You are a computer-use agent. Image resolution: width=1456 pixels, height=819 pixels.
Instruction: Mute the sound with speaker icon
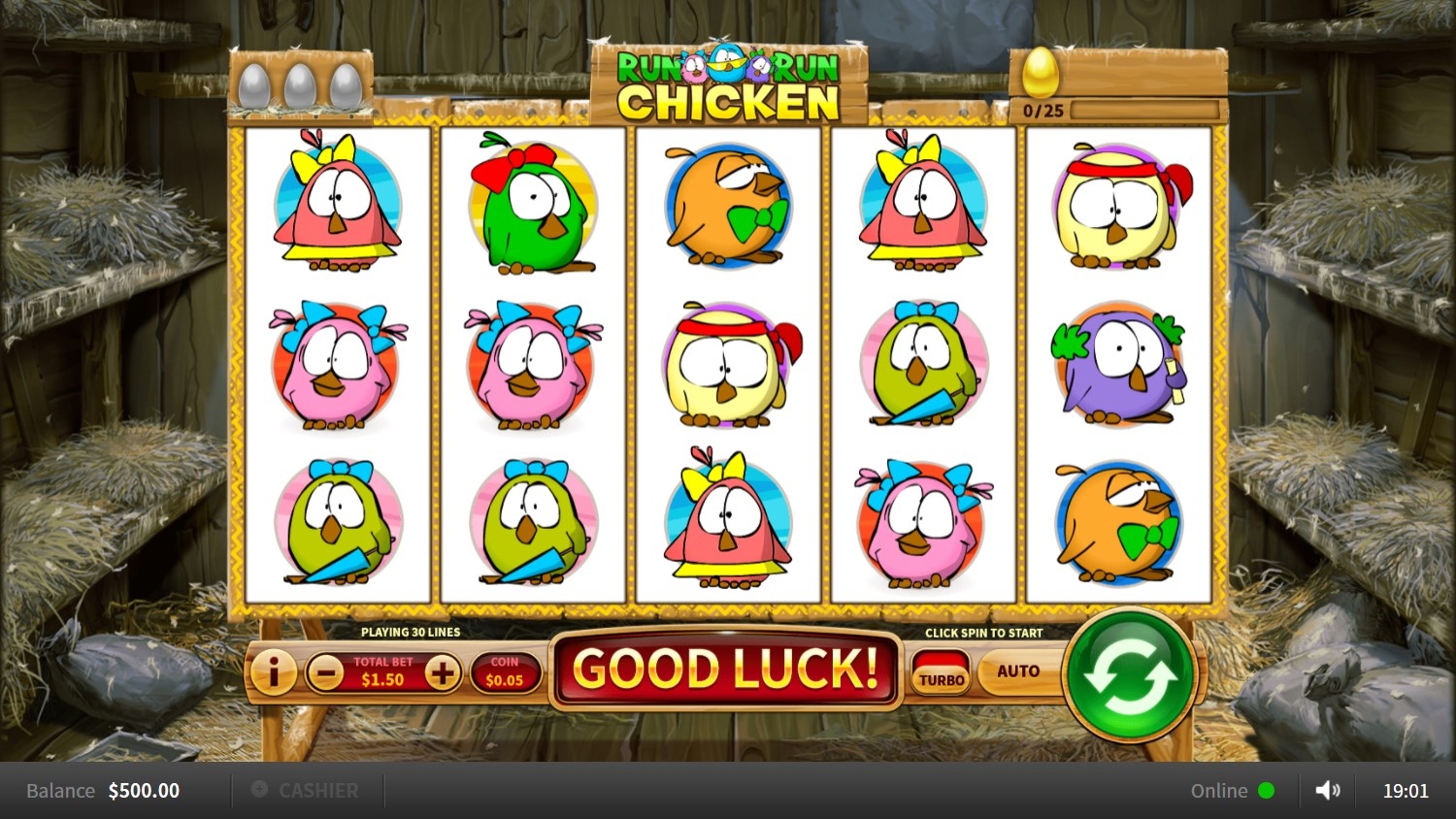click(1327, 791)
